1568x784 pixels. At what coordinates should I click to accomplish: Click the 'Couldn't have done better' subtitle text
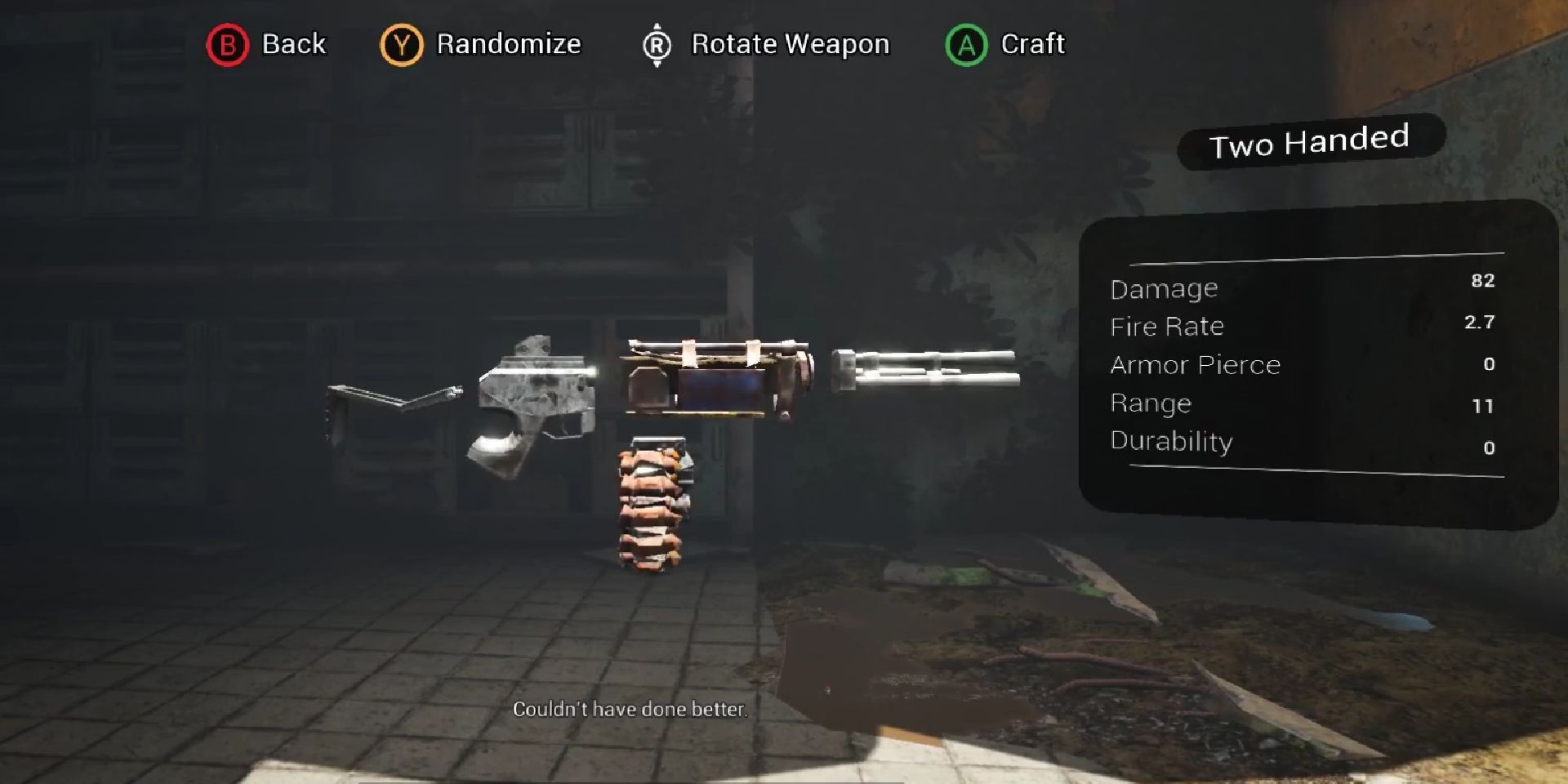tap(630, 710)
